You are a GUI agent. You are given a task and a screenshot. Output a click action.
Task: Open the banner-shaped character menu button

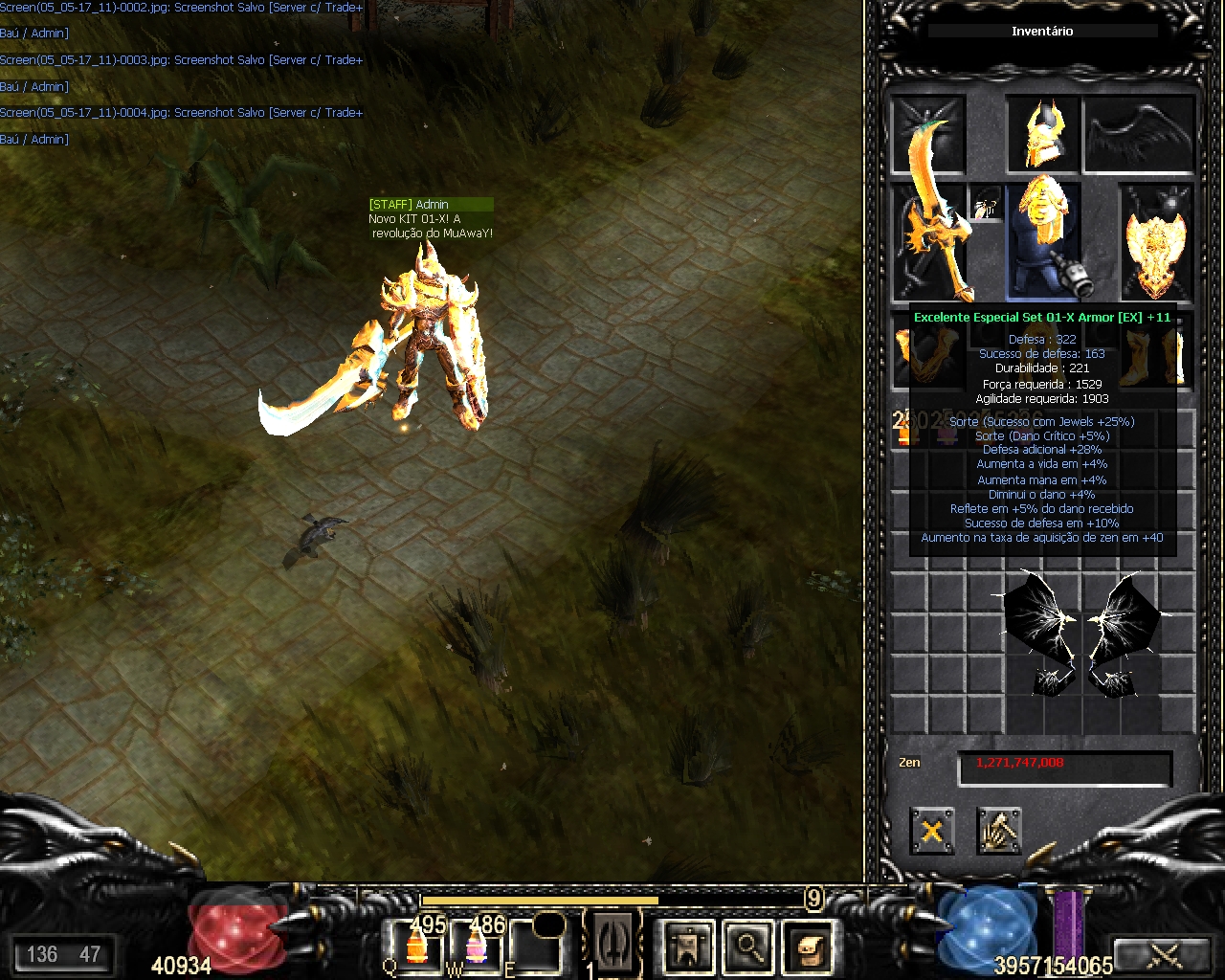pos(688,947)
